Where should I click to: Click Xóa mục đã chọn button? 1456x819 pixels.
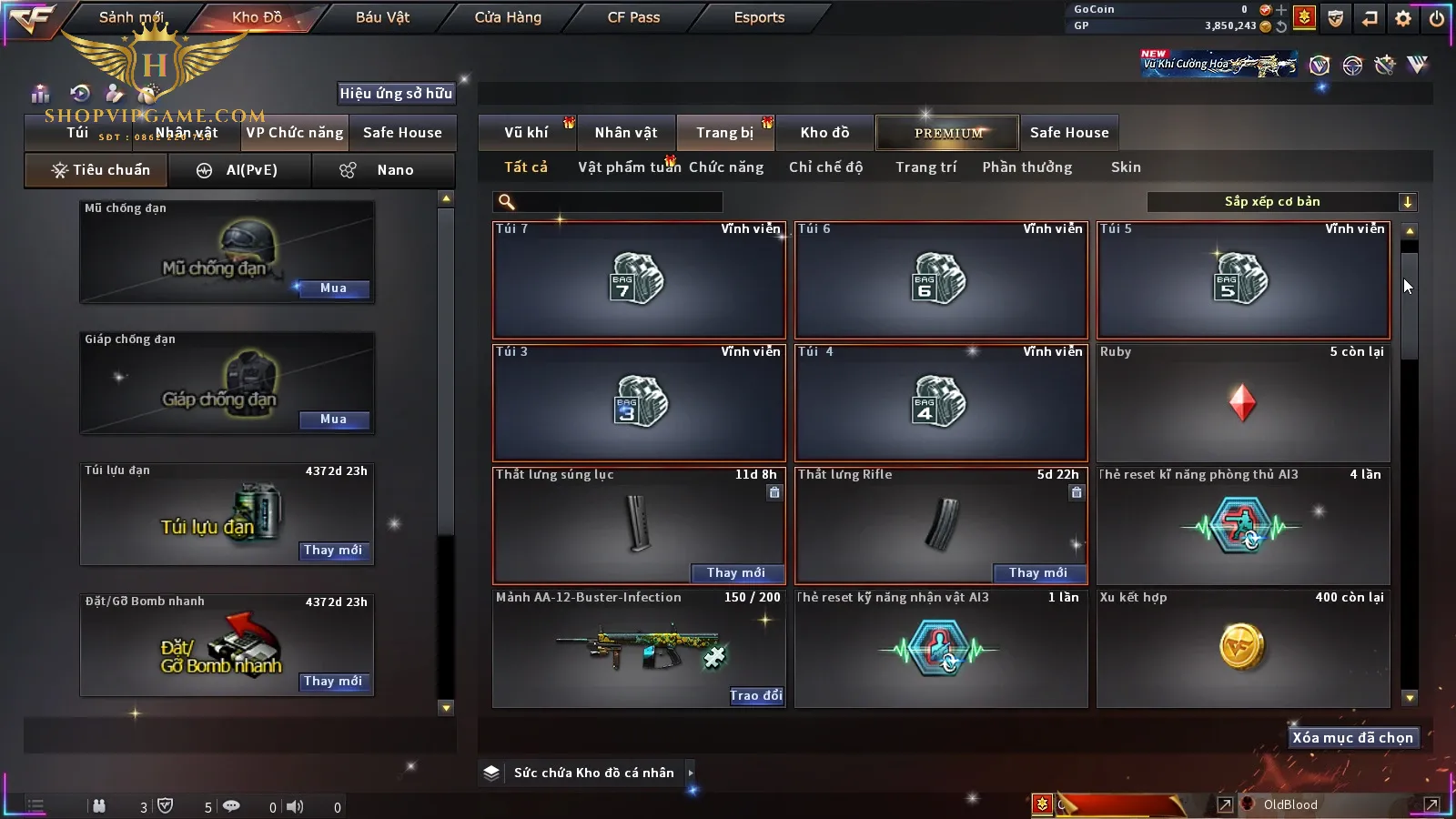(1352, 738)
